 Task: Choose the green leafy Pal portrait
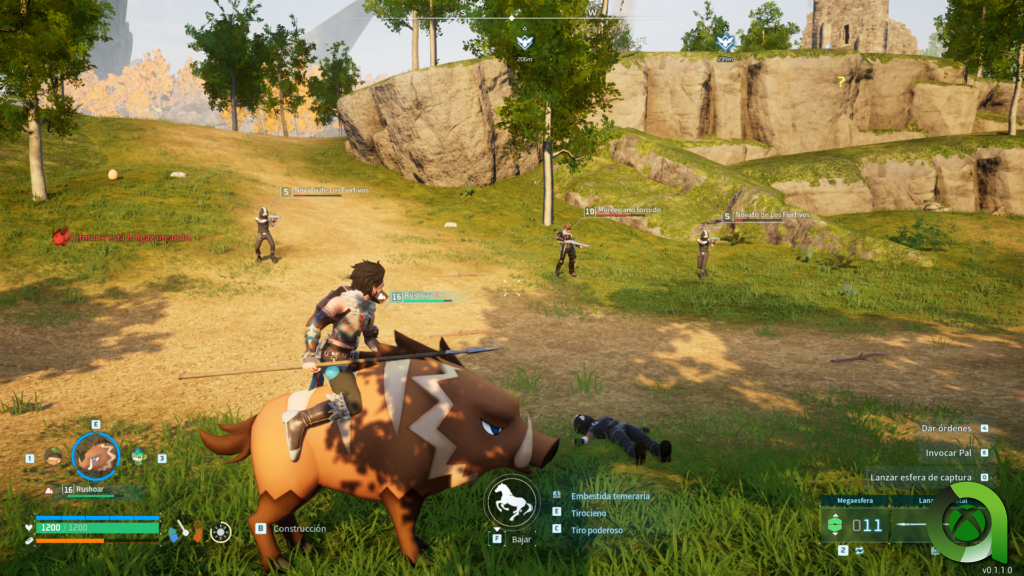click(138, 457)
